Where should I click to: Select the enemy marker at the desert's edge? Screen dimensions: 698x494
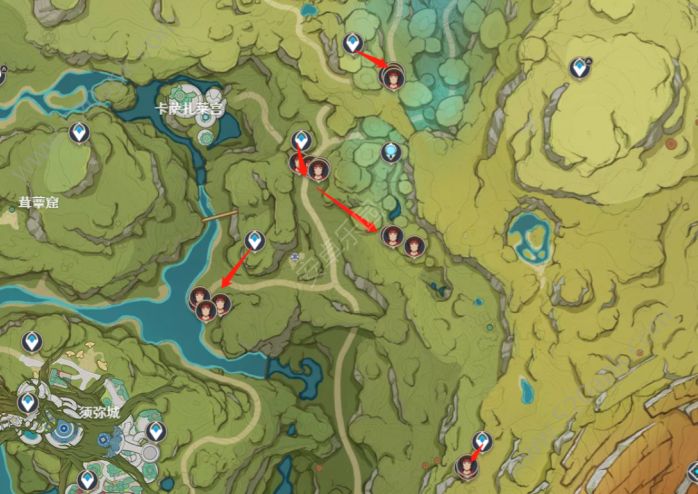(x=465, y=464)
